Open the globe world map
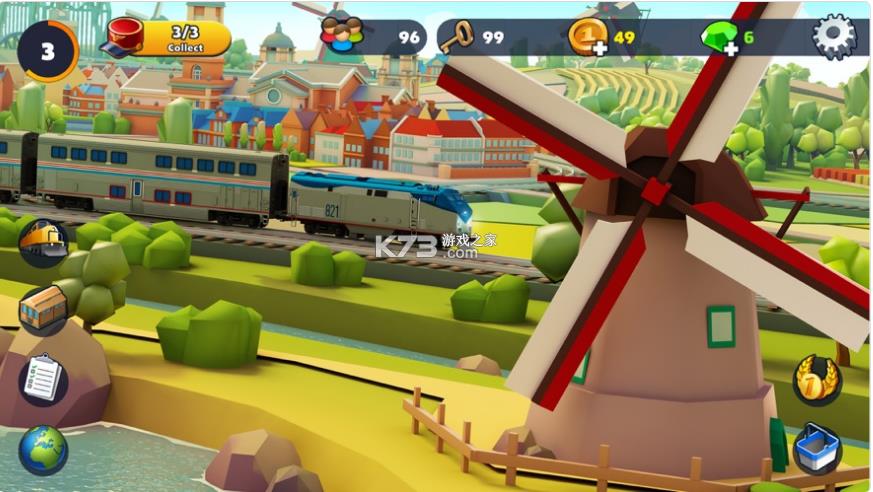 [x=43, y=449]
